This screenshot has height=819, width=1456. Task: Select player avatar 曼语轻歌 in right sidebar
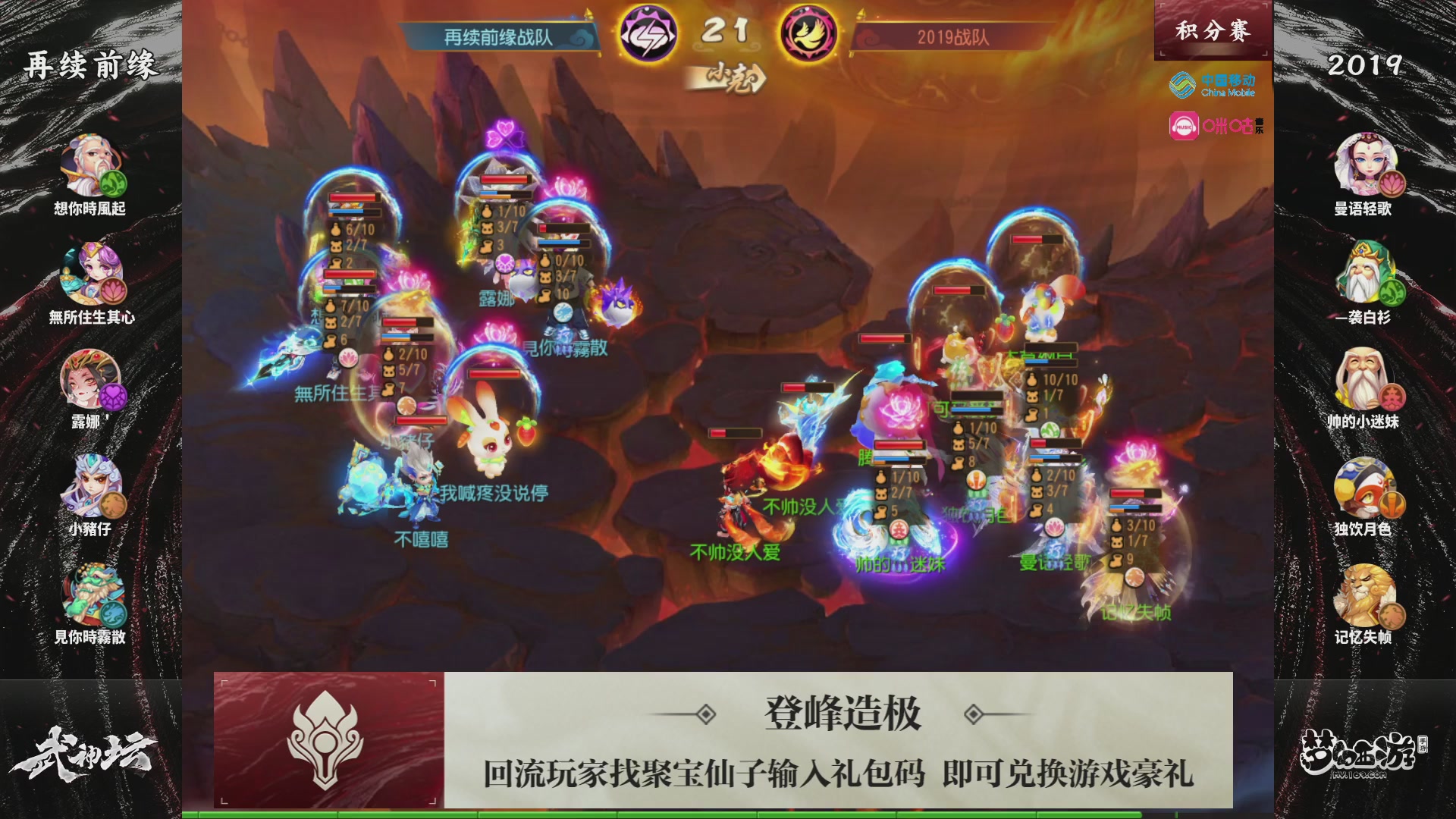coord(1365,163)
